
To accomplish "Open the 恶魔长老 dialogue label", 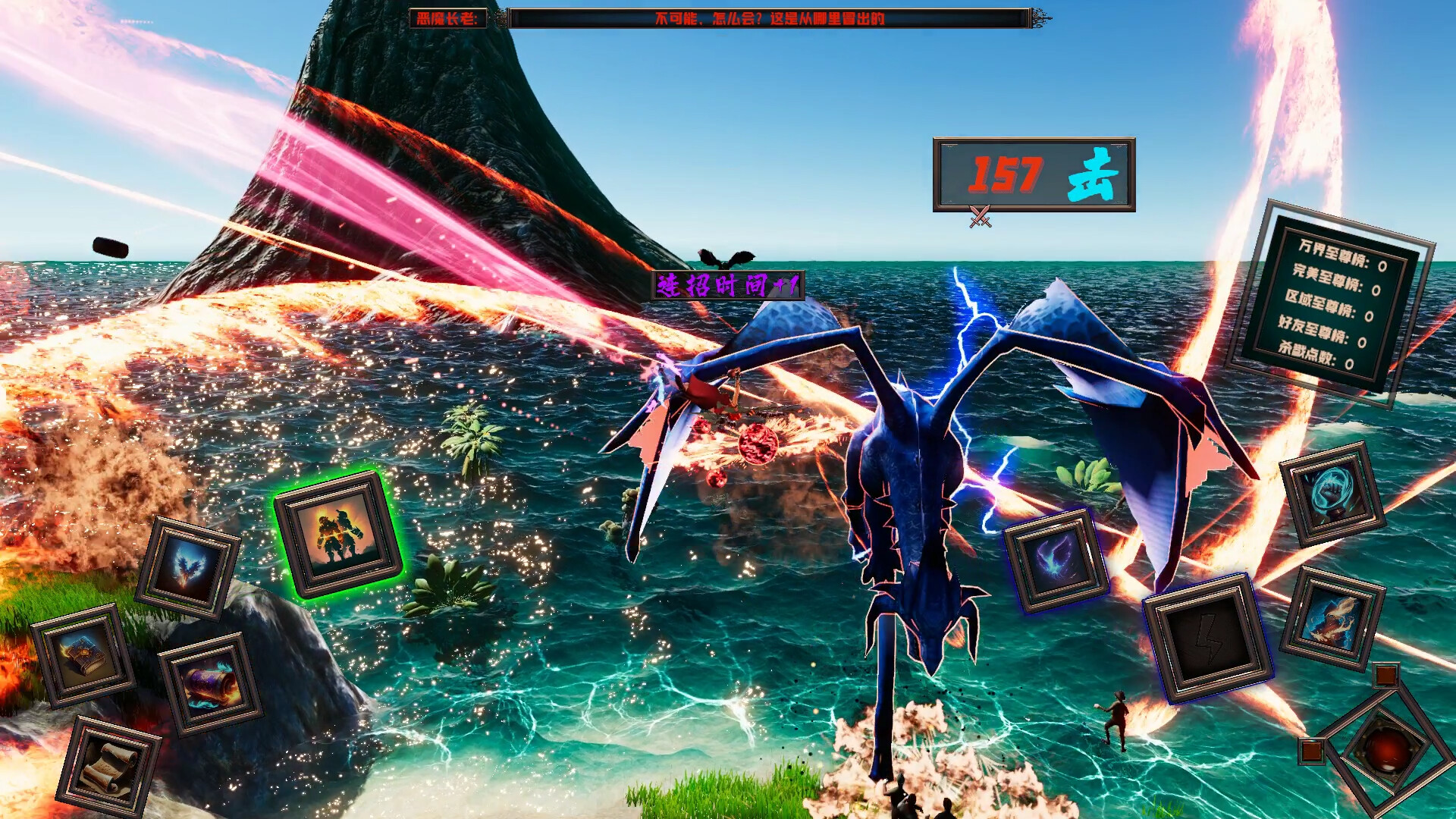I will click(445, 20).
